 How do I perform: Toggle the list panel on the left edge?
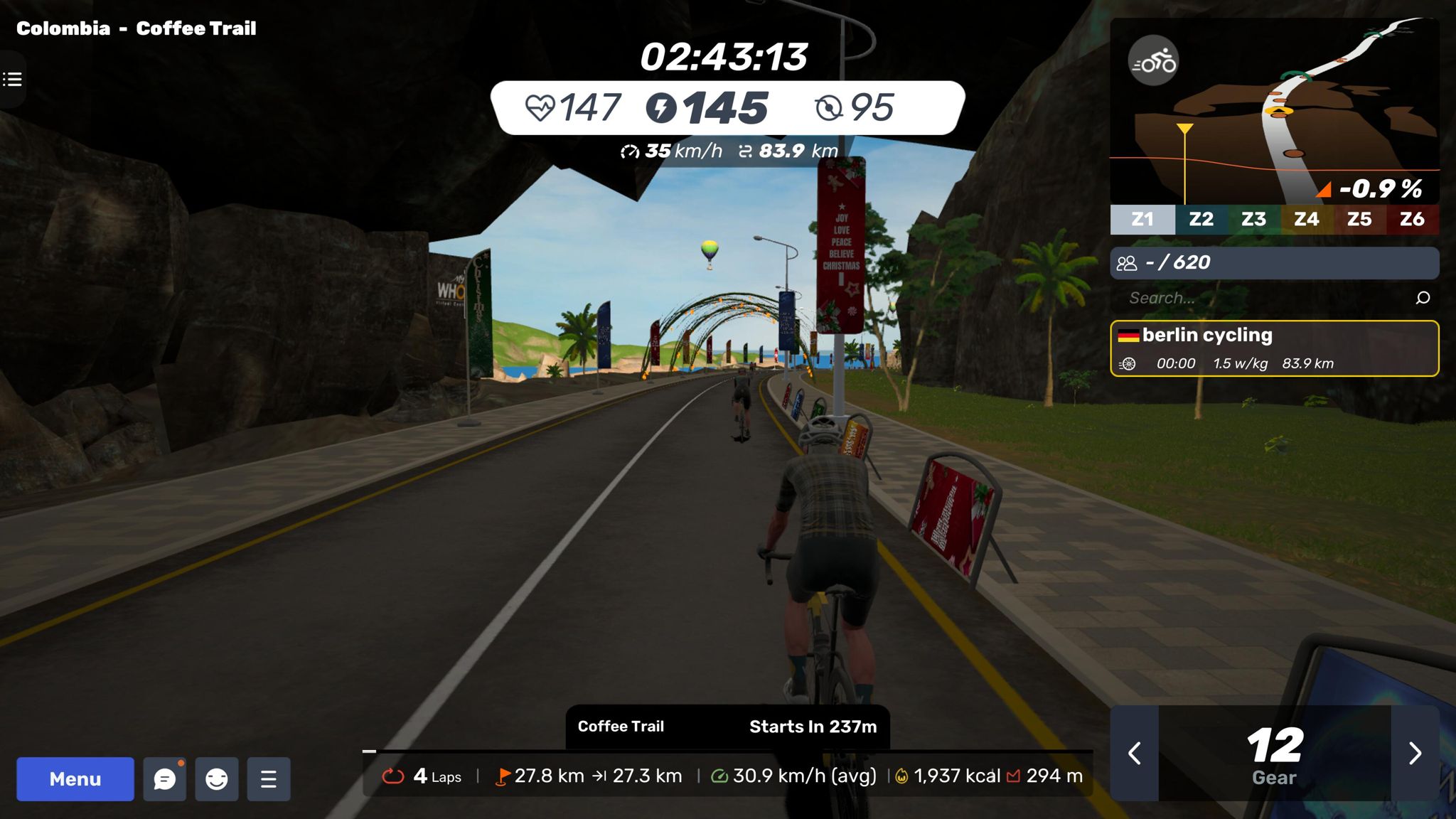tap(12, 79)
